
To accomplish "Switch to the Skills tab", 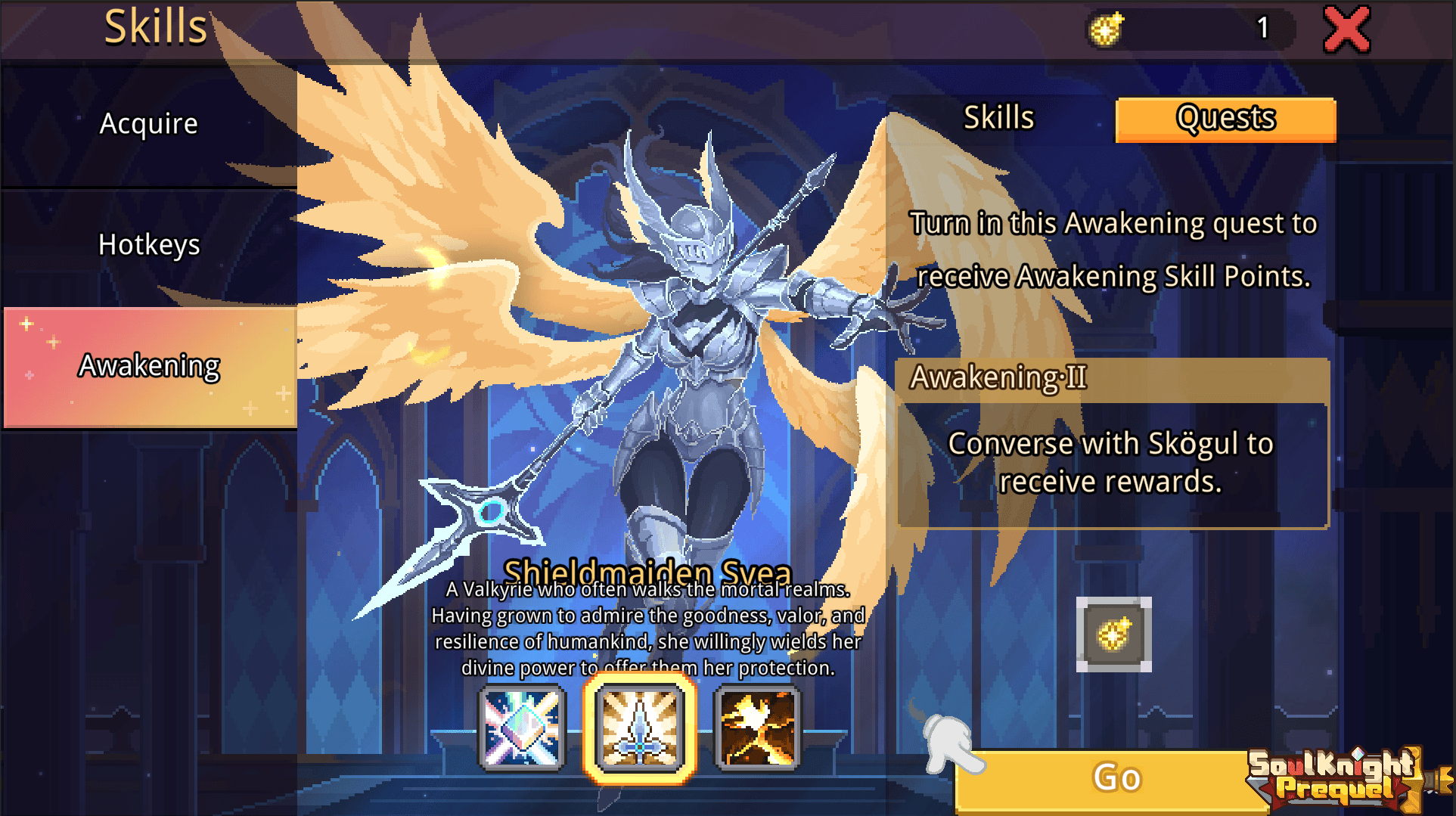I will pyautogui.click(x=998, y=117).
